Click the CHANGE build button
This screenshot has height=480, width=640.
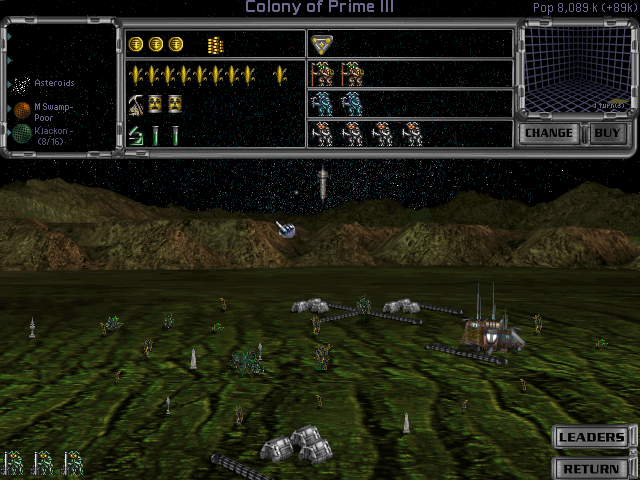[x=548, y=133]
